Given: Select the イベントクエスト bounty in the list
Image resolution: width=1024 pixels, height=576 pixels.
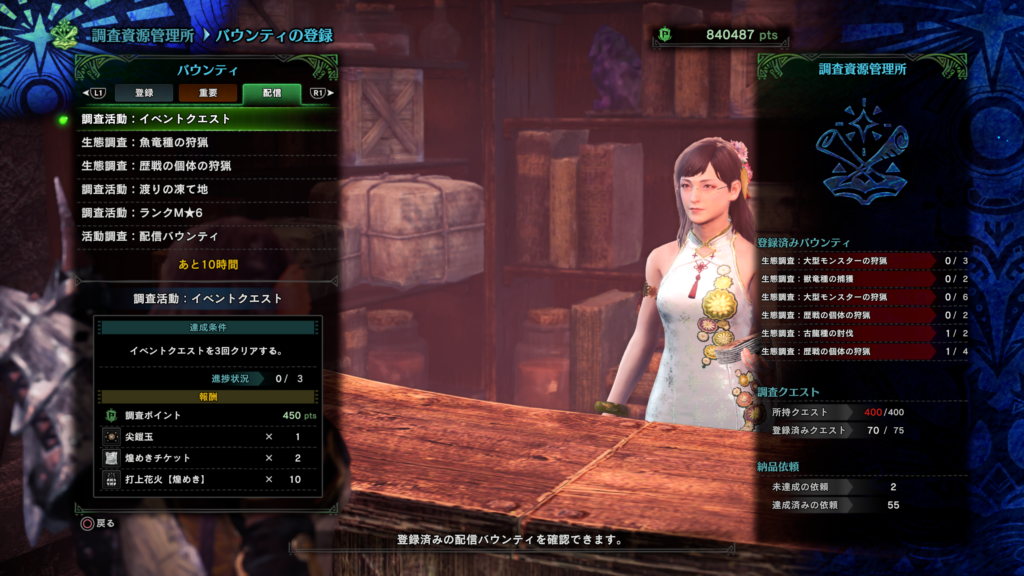Looking at the screenshot, I should coord(207,119).
